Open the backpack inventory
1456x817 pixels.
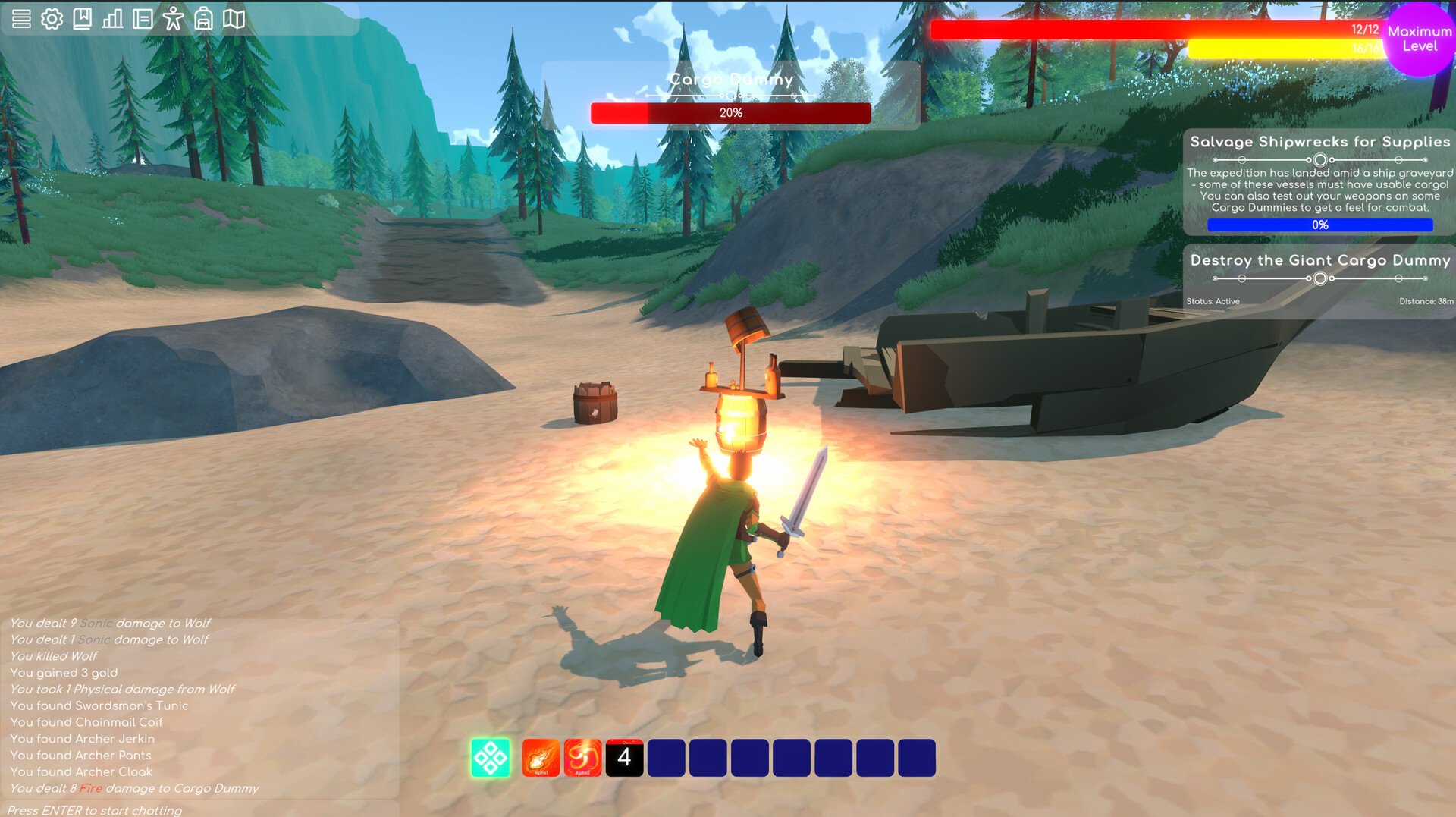point(204,19)
